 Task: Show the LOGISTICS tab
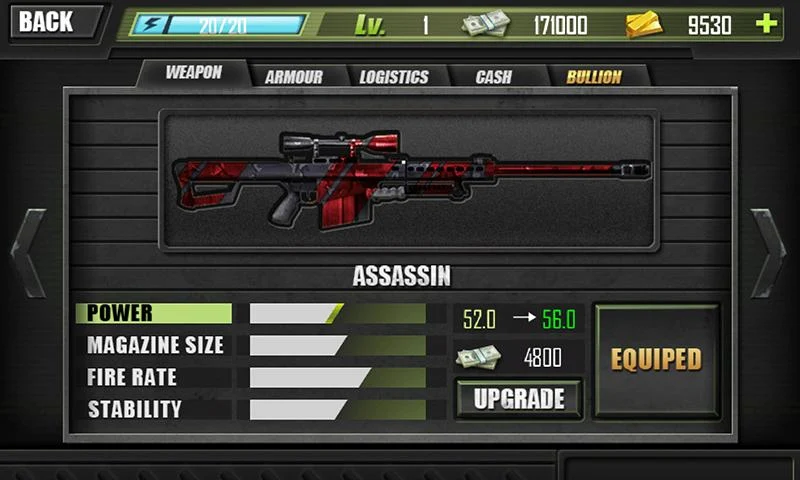[x=393, y=77]
